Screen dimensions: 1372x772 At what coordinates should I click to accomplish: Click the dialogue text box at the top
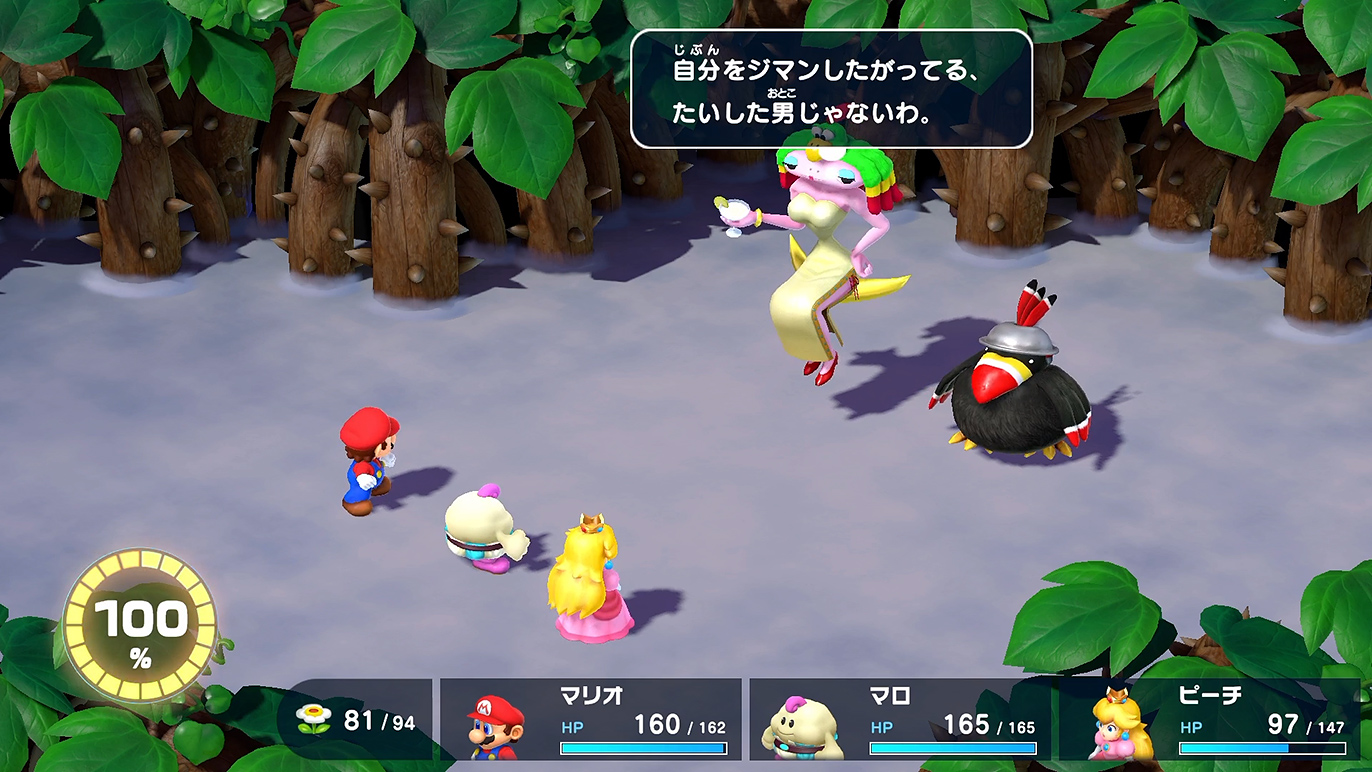[833, 88]
